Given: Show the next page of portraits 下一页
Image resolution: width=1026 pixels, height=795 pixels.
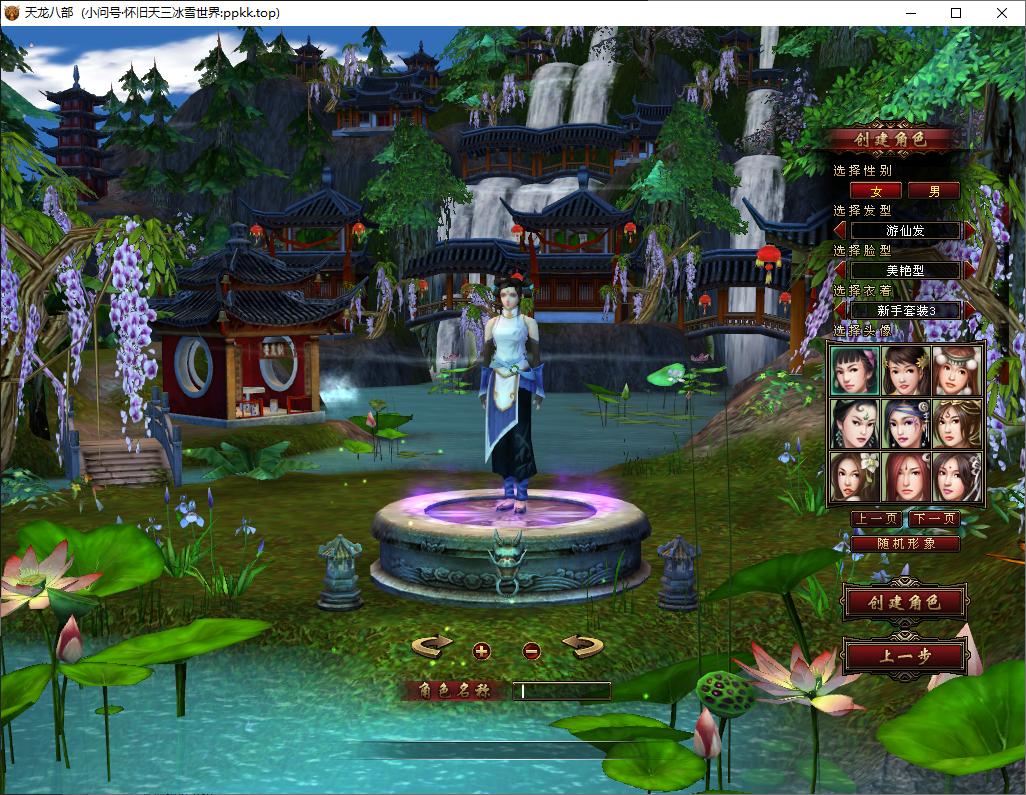Looking at the screenshot, I should tap(934, 519).
